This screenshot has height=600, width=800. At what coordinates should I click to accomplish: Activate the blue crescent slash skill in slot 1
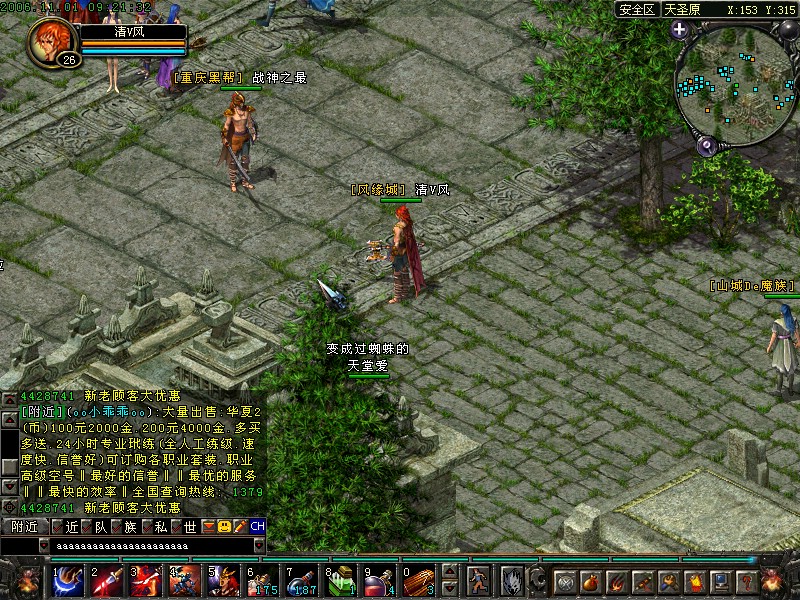[68, 579]
